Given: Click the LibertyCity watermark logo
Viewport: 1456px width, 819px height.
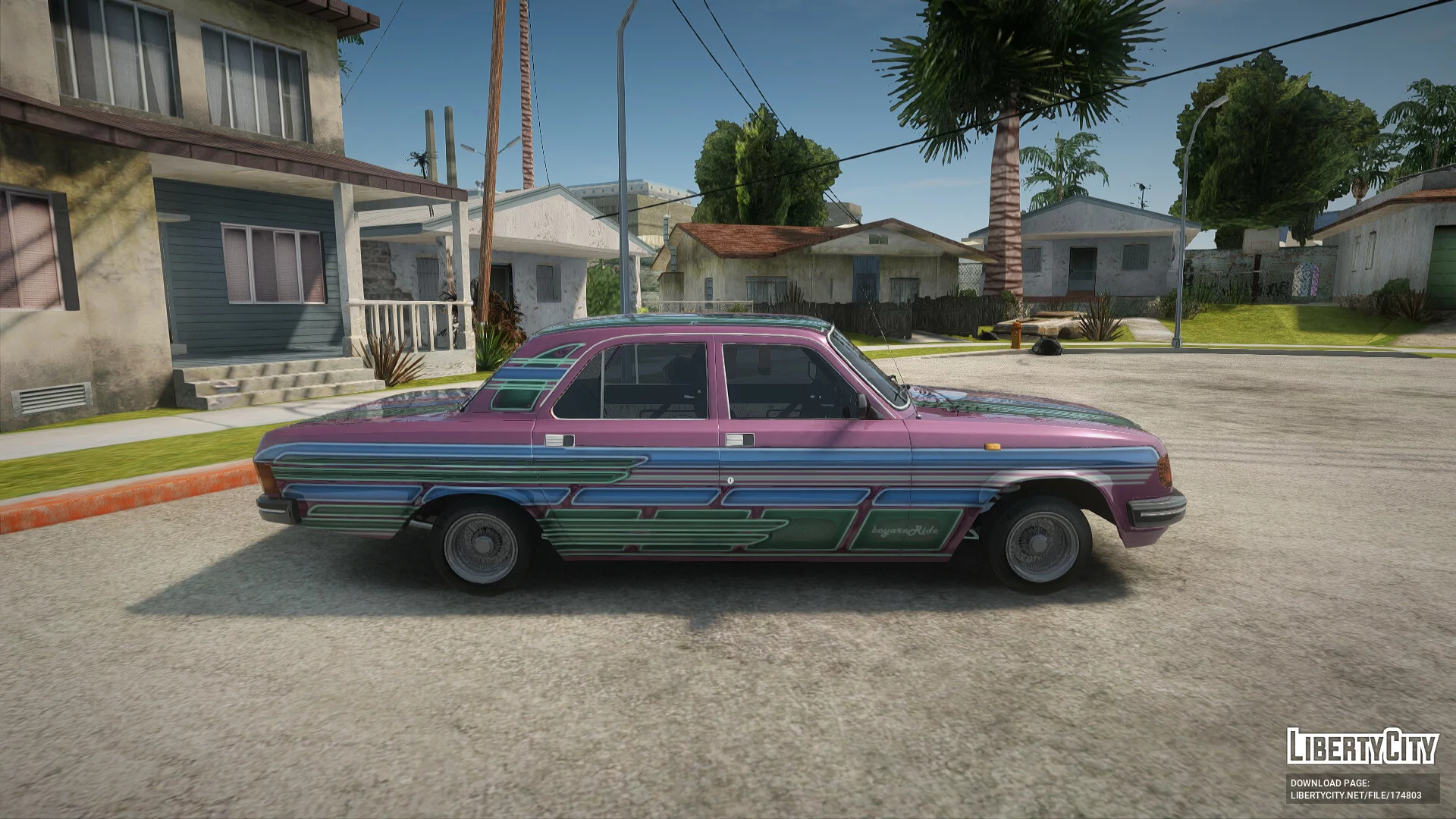Looking at the screenshot, I should coord(1362,747).
